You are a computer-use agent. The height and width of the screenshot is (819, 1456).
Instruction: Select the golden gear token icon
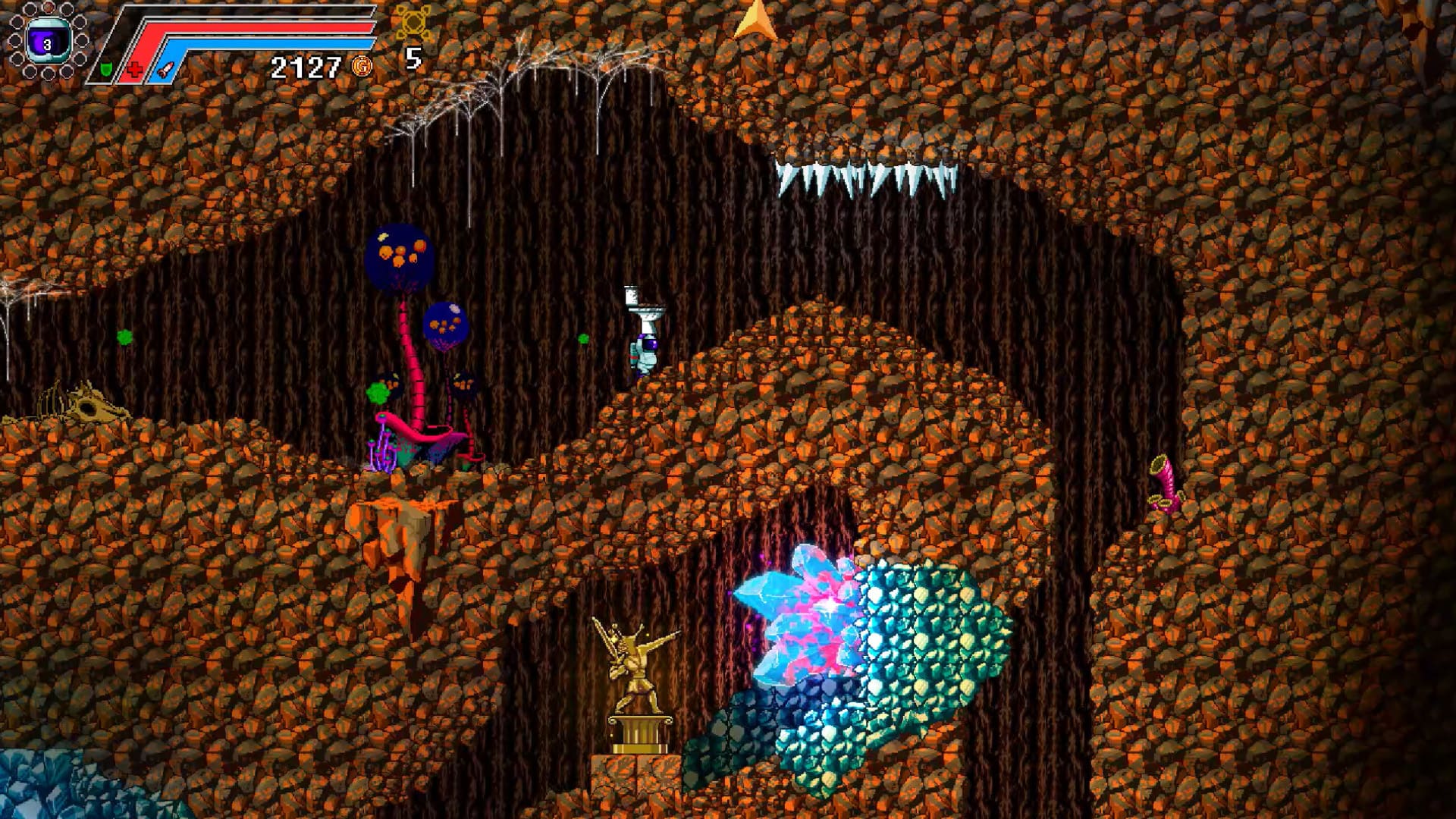click(413, 24)
